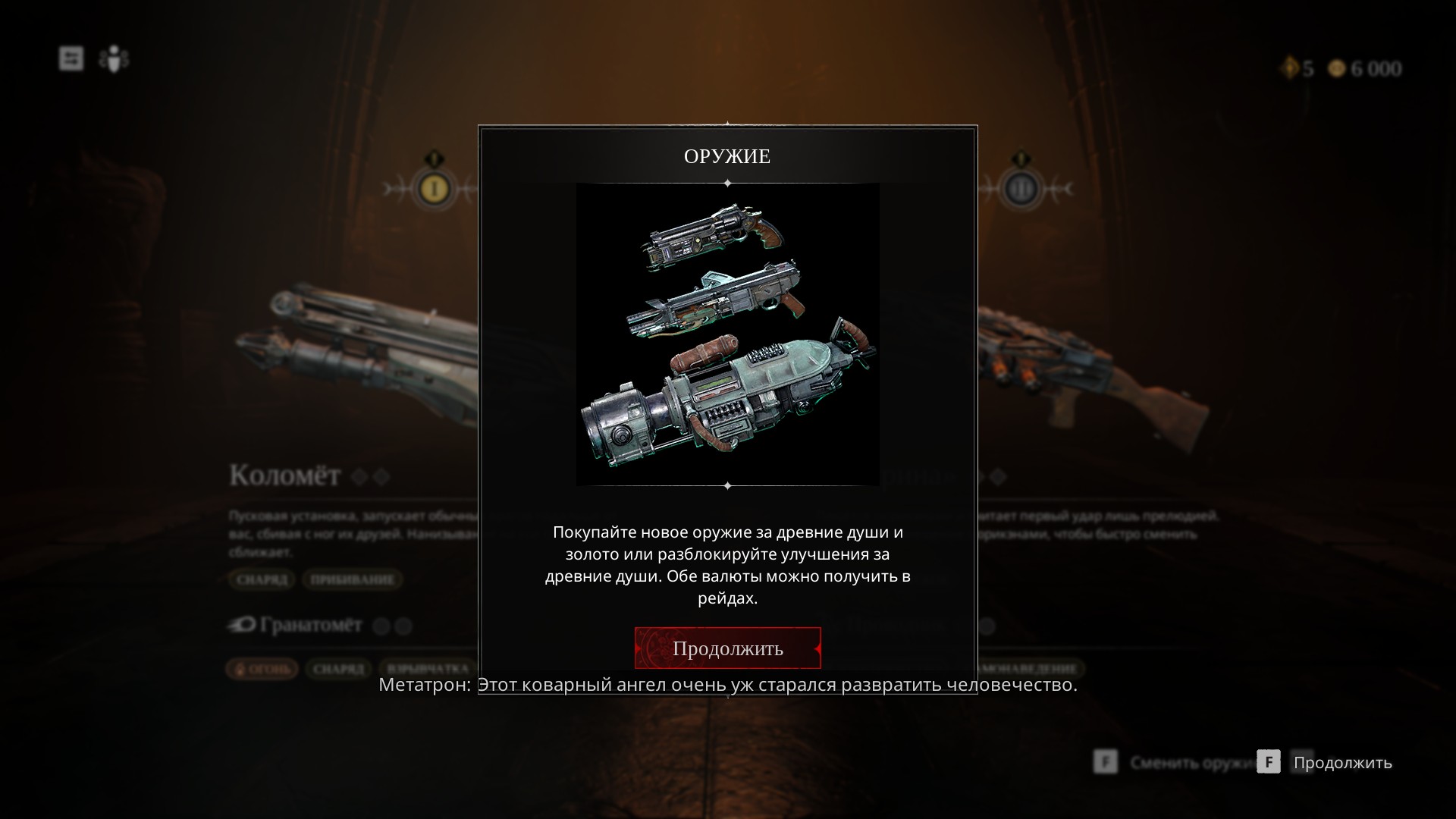Select weapon slot I marker
This screenshot has height=819, width=1456.
[x=434, y=188]
